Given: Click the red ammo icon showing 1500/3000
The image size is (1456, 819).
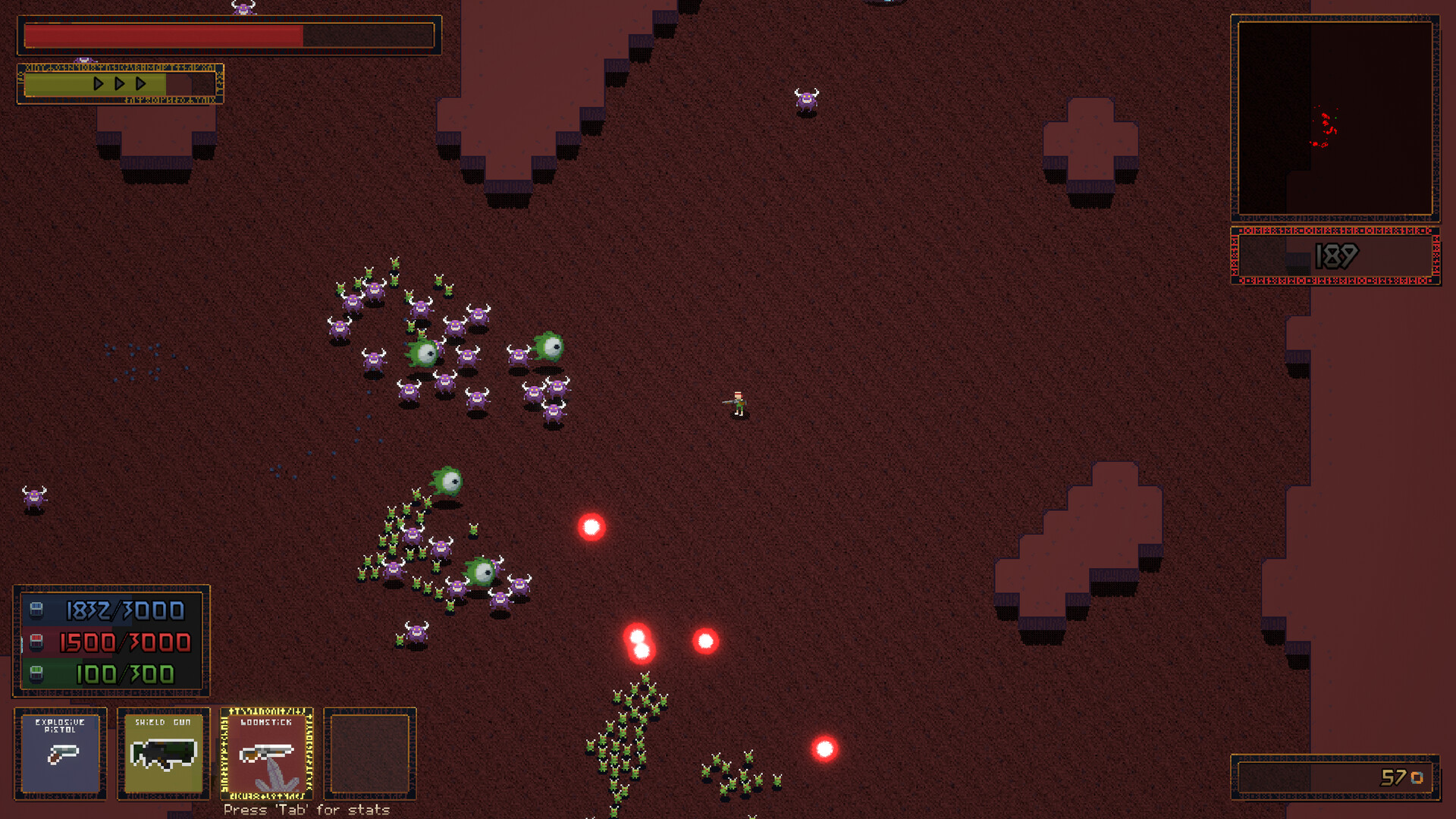Looking at the screenshot, I should click(36, 642).
